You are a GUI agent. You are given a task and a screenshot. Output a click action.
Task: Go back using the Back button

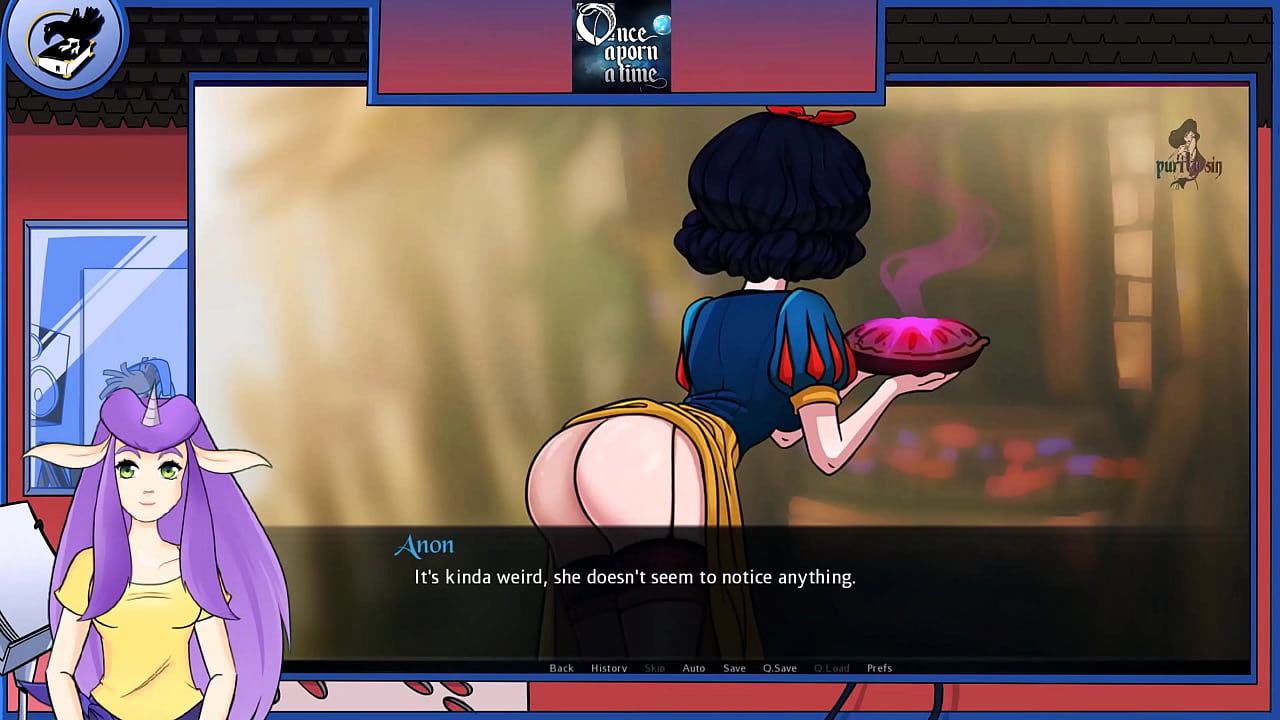tap(561, 668)
